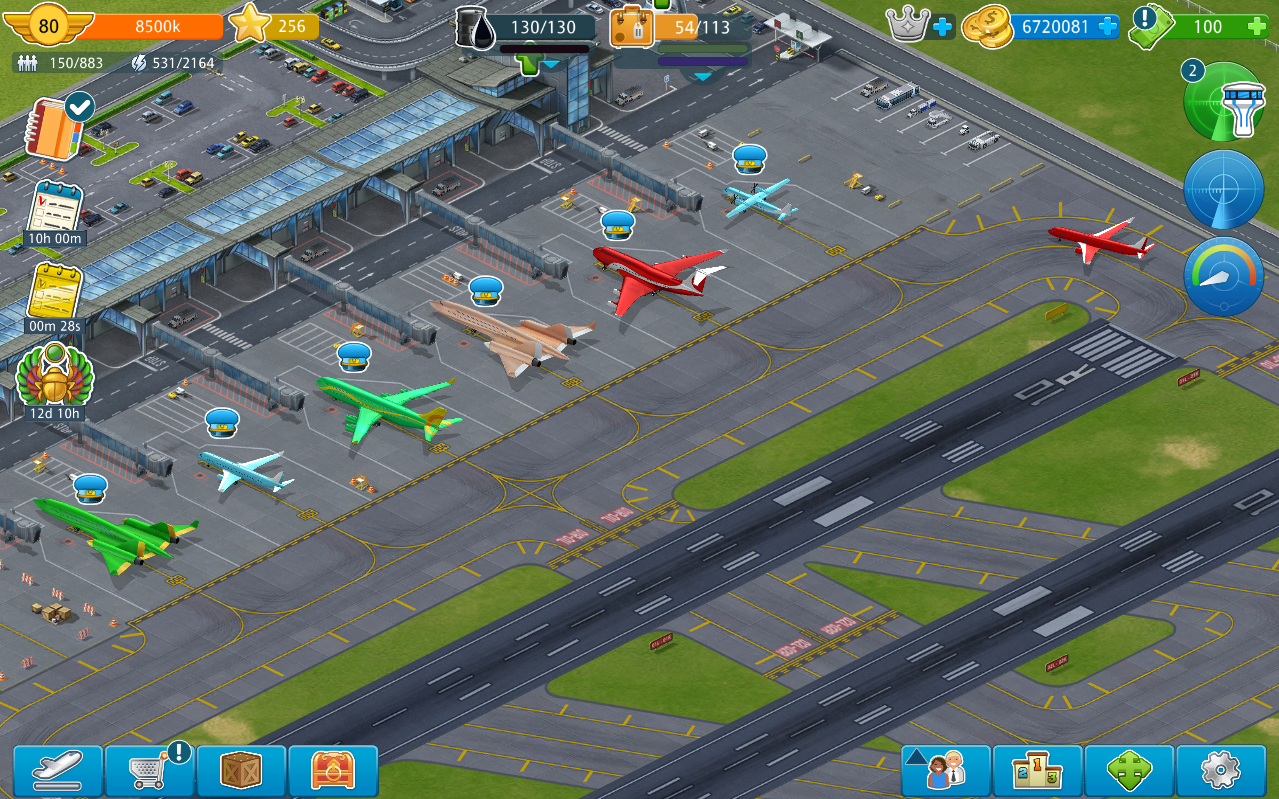1279x799 pixels.
Task: Open the friends and neighbors panel
Action: point(946,771)
